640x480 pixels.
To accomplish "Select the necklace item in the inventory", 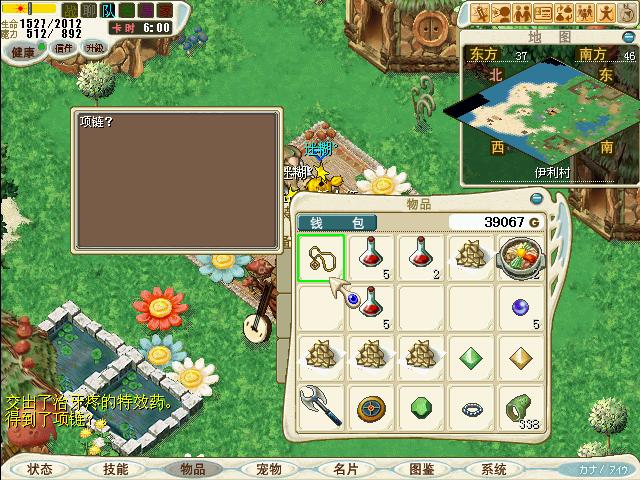I will (x=321, y=257).
